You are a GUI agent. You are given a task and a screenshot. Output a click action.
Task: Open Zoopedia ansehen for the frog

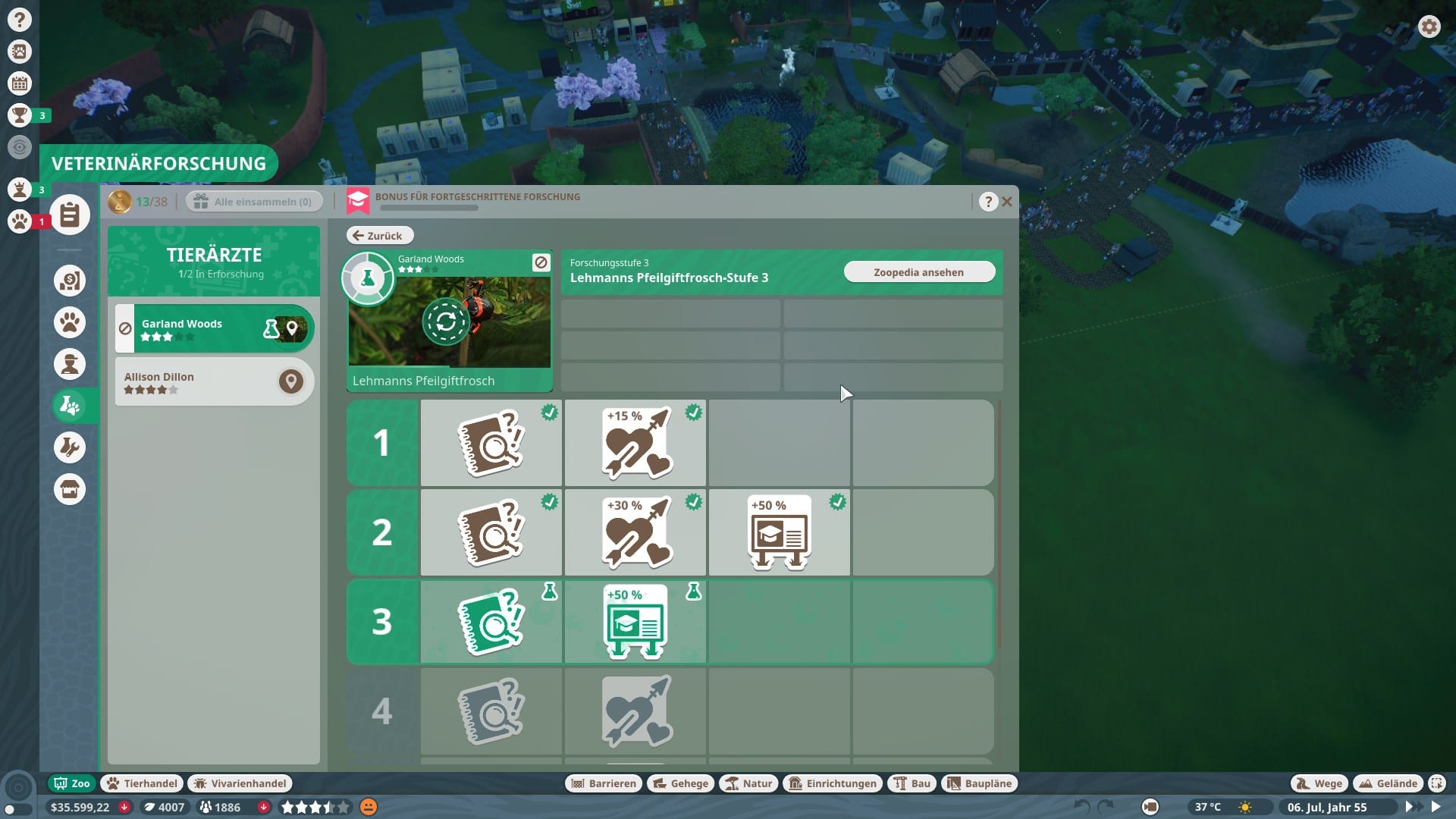(x=918, y=272)
